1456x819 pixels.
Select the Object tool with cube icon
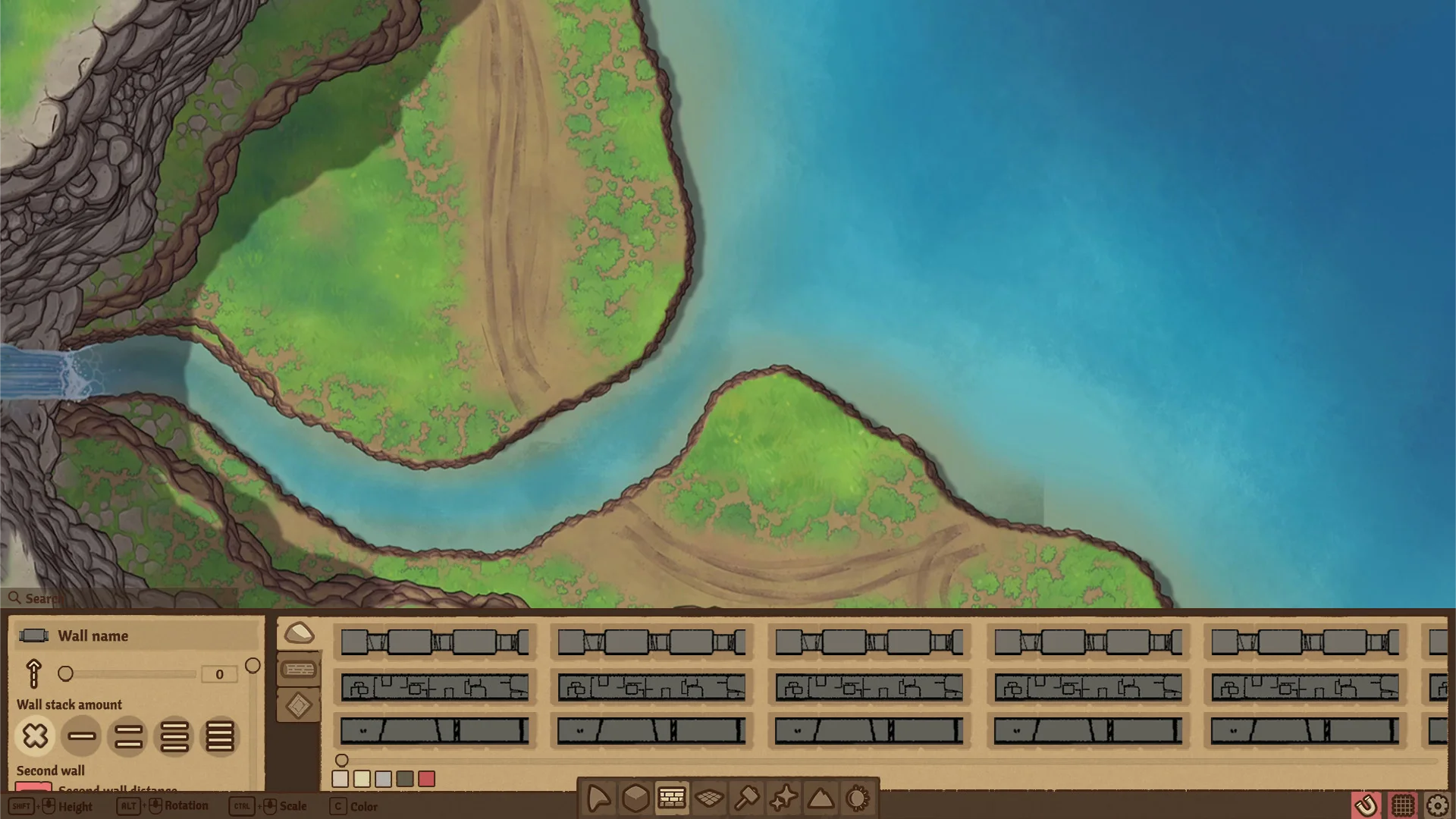635,798
